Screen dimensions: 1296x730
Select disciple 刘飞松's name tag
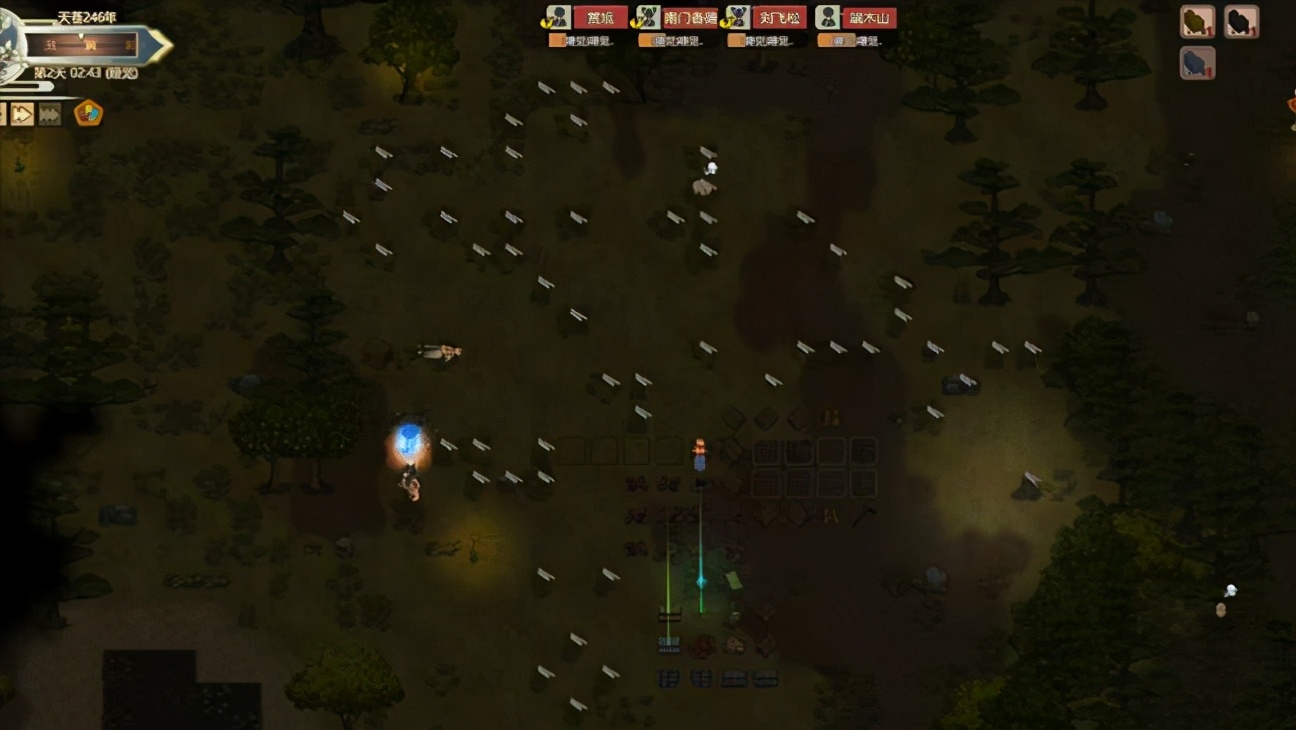tap(779, 18)
